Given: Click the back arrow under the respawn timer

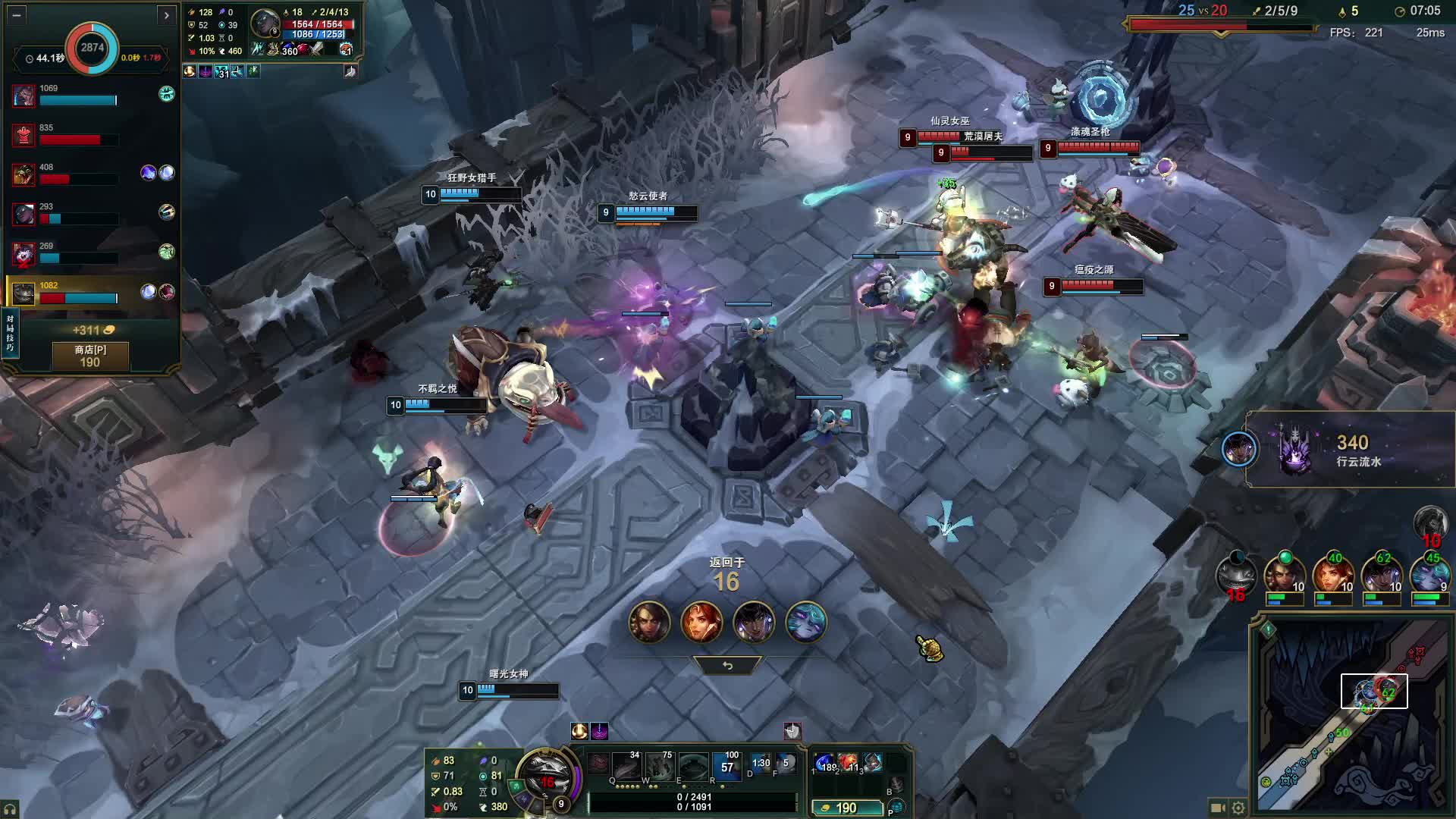Looking at the screenshot, I should (727, 665).
